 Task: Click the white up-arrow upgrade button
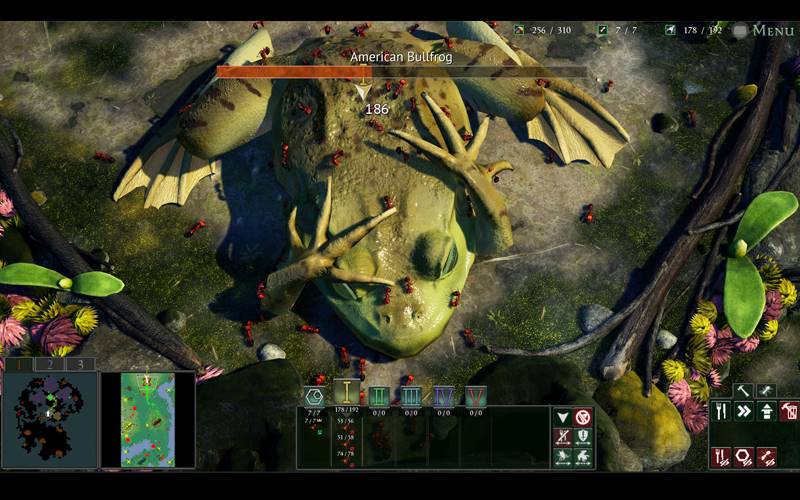tap(766, 411)
